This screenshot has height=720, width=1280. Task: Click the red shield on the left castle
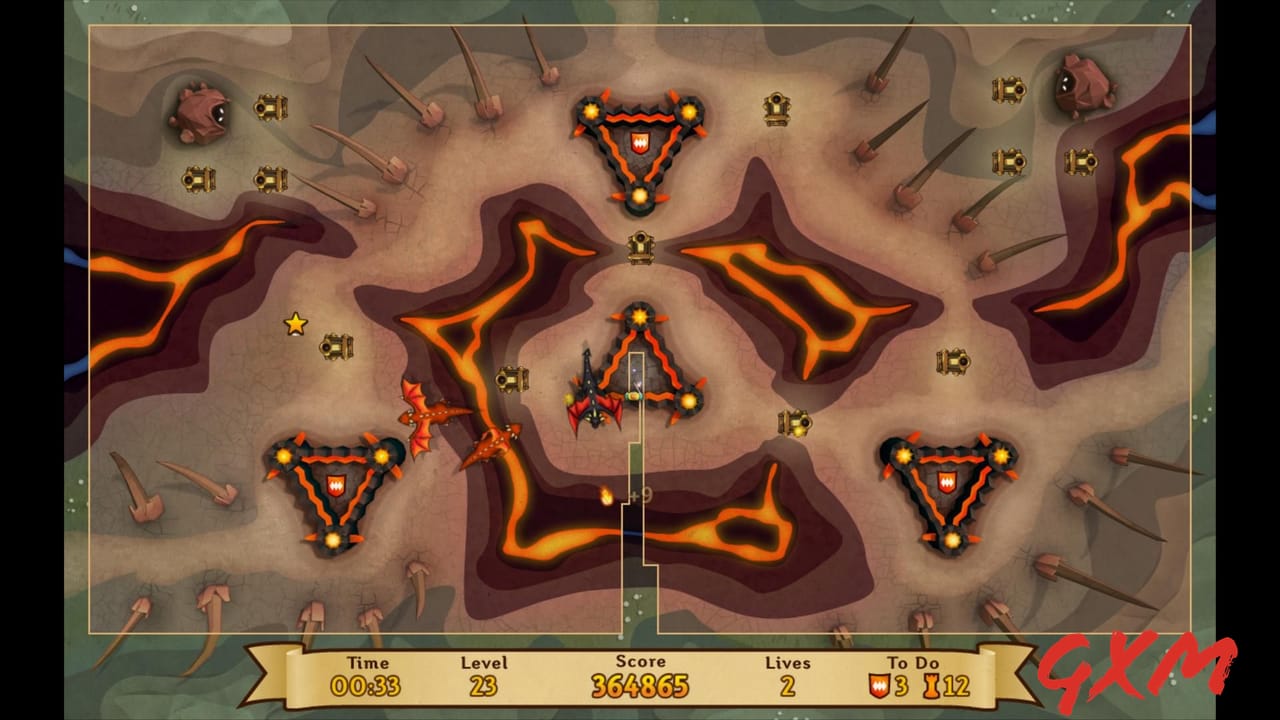[x=338, y=483]
